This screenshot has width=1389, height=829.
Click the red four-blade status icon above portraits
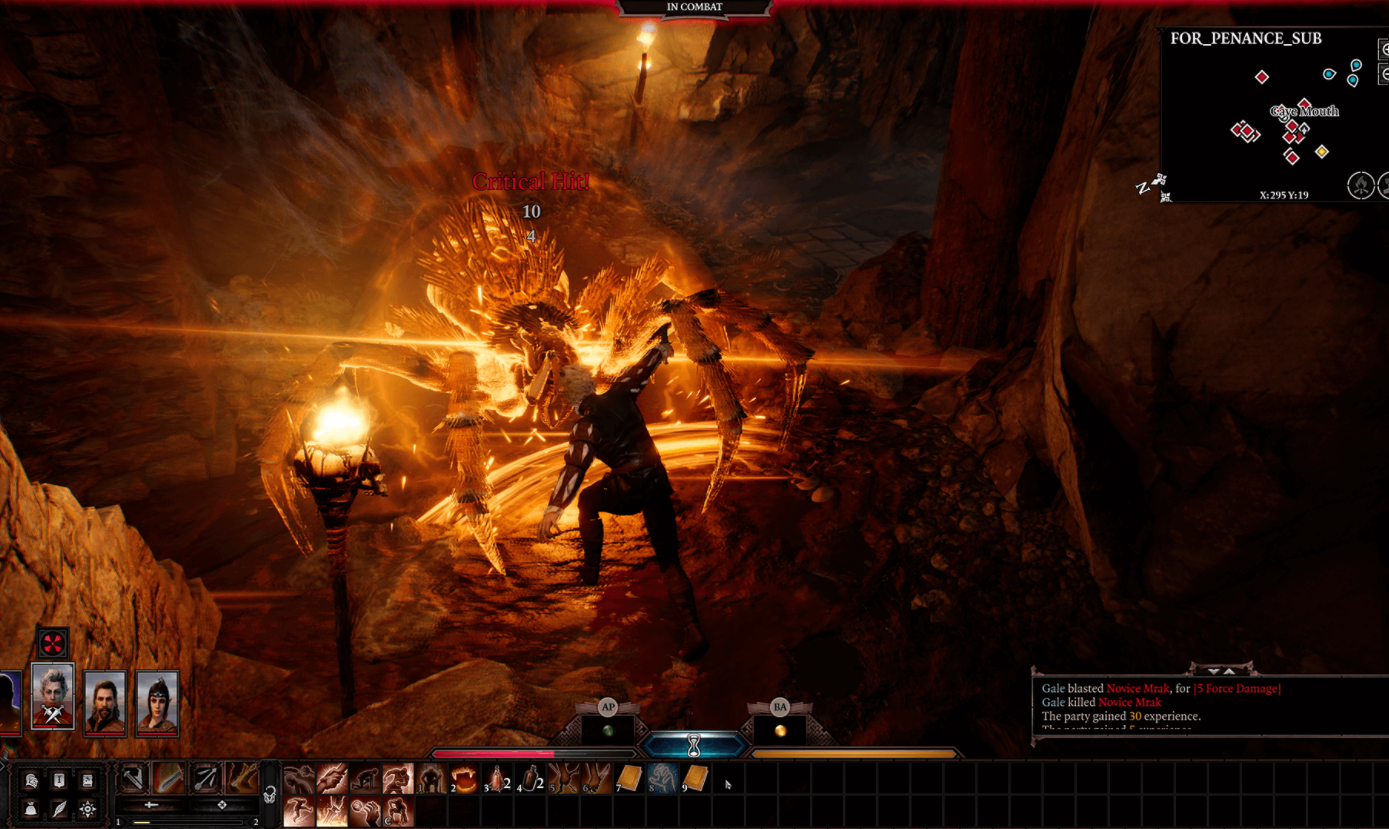pos(53,643)
